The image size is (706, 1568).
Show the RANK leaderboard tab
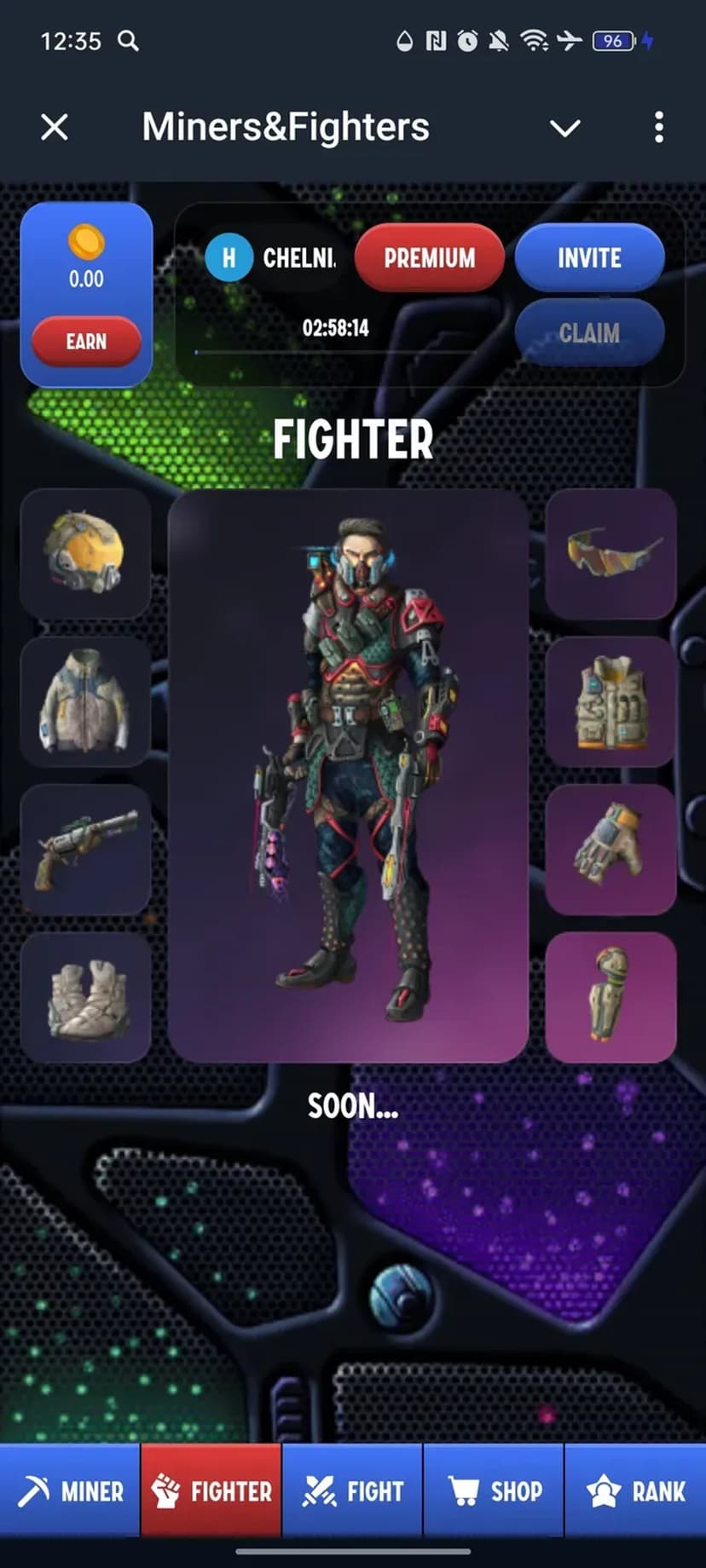click(x=635, y=1491)
